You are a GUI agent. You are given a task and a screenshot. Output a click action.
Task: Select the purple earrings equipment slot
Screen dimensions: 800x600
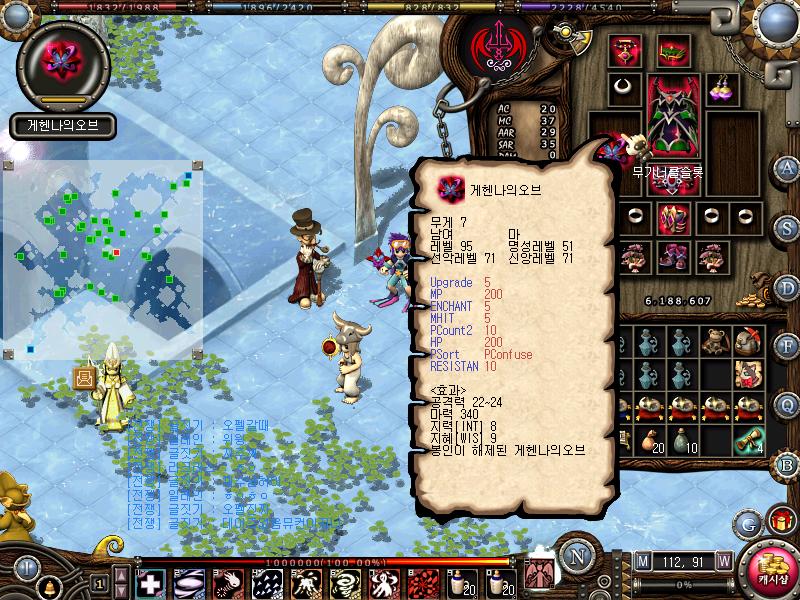(x=722, y=87)
